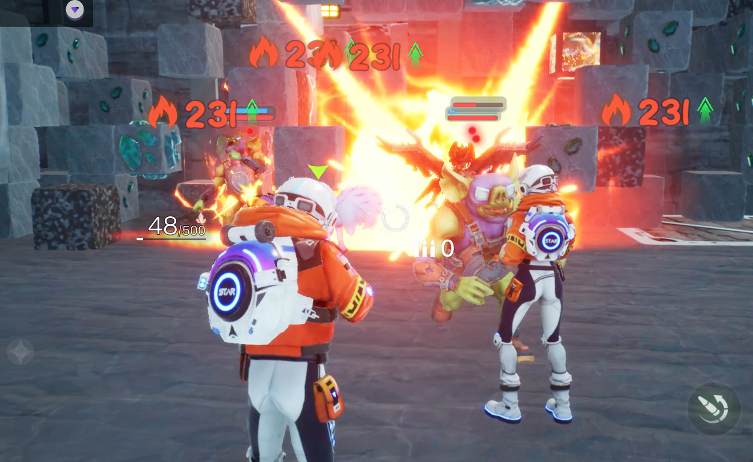
Task: Expand the purple dropdown arrow button
Action: 75,10
